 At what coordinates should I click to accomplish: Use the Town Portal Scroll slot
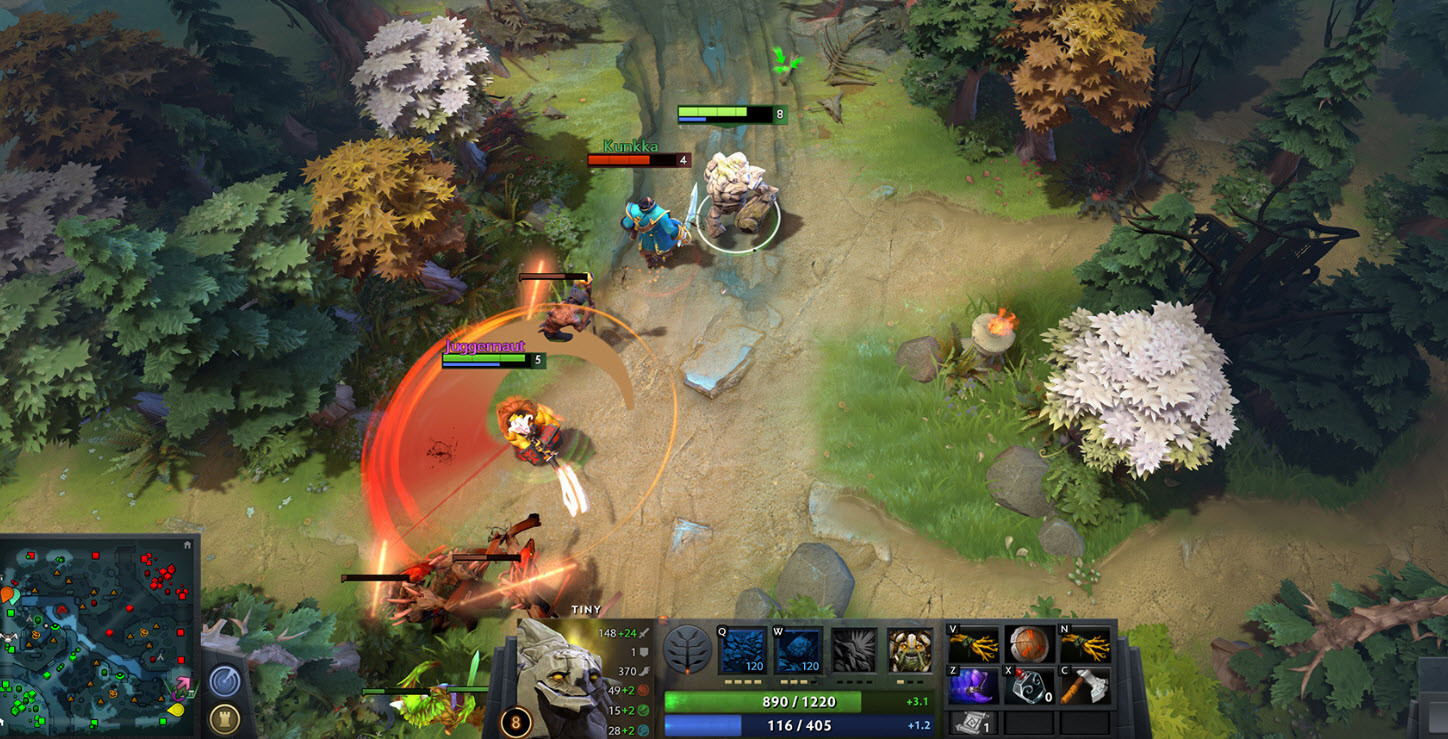(x=973, y=722)
